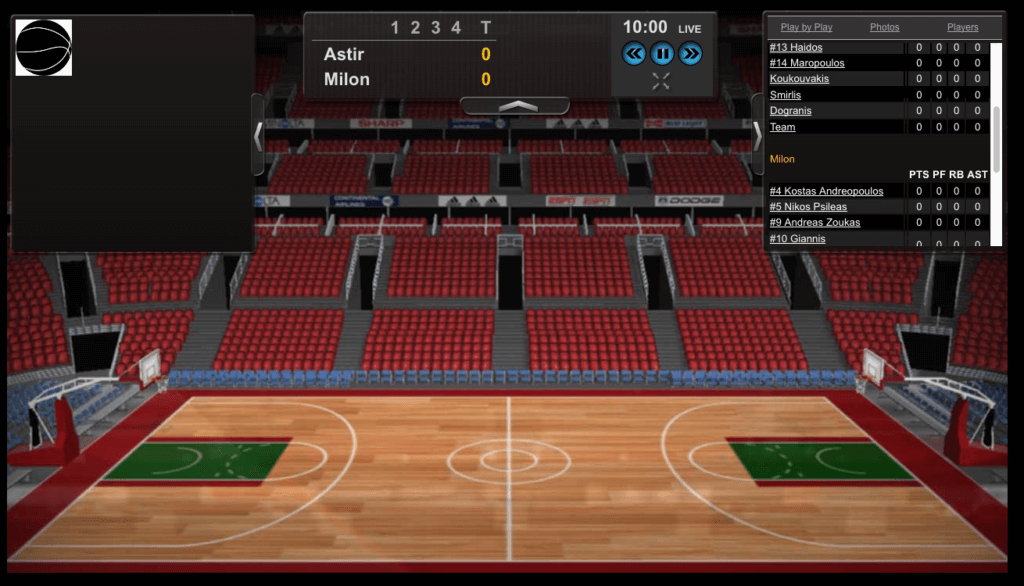Screen dimensions: 1024x586
Task: Open the Photos tab
Action: (x=884, y=27)
